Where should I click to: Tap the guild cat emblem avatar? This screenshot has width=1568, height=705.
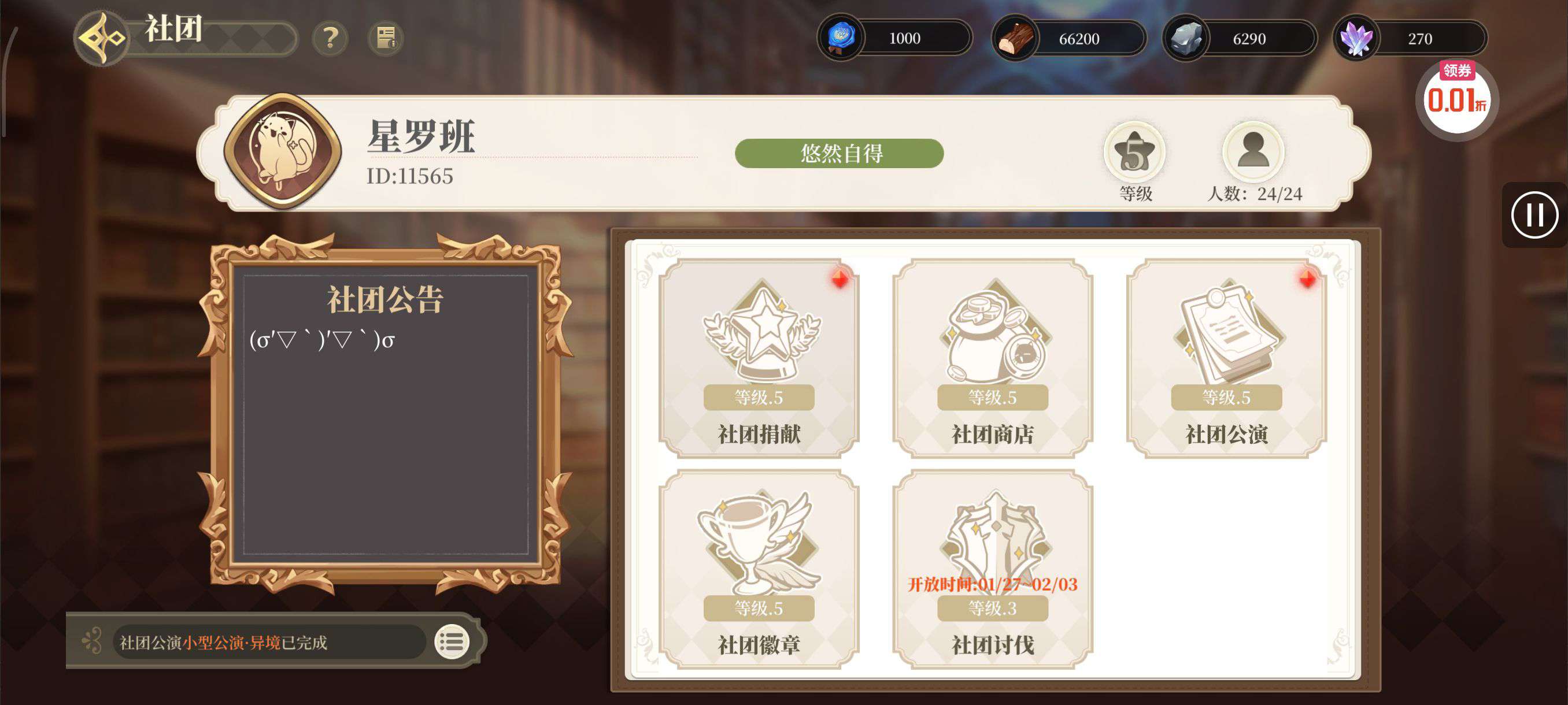[x=282, y=151]
